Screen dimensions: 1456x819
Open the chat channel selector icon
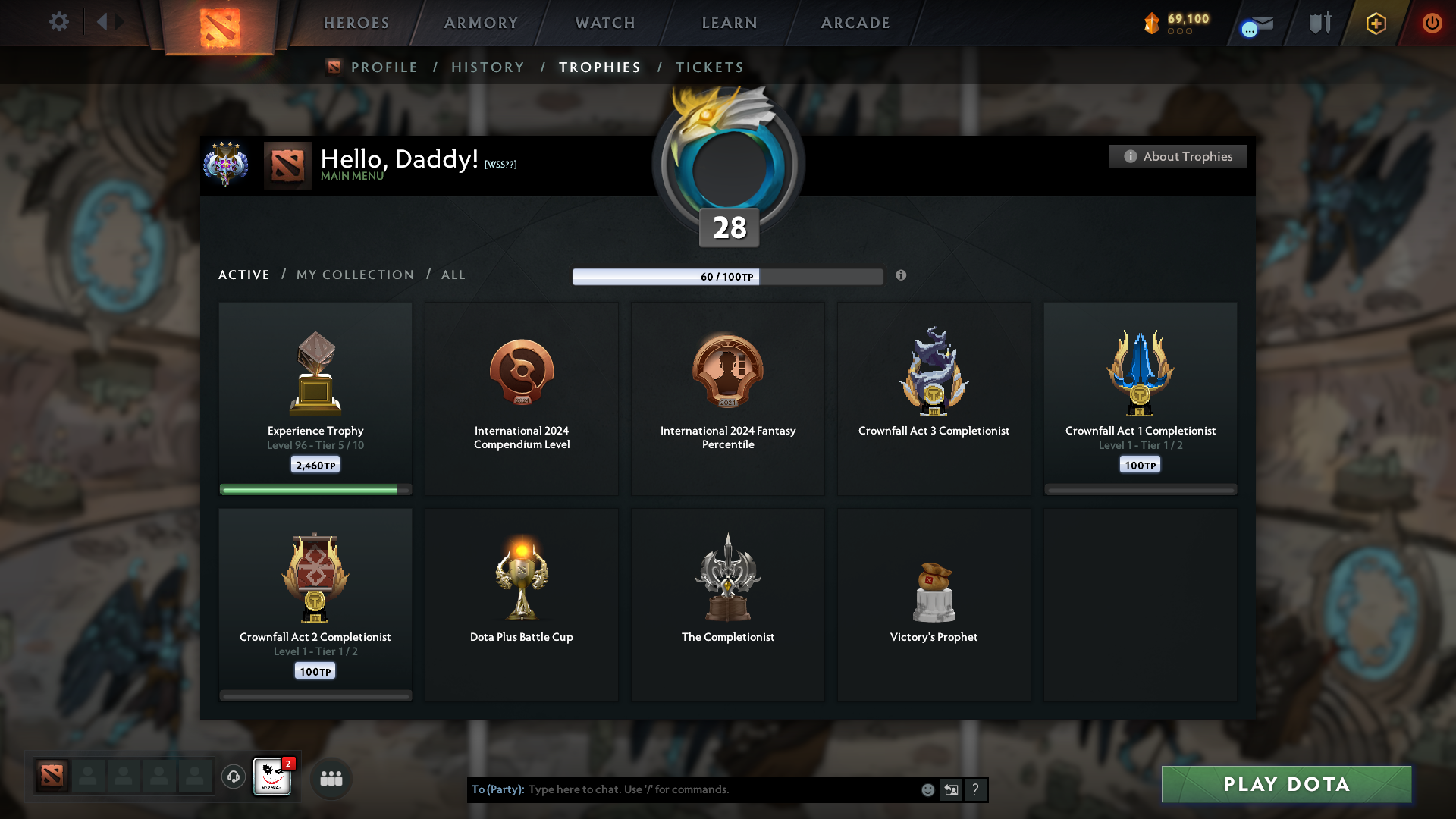952,789
